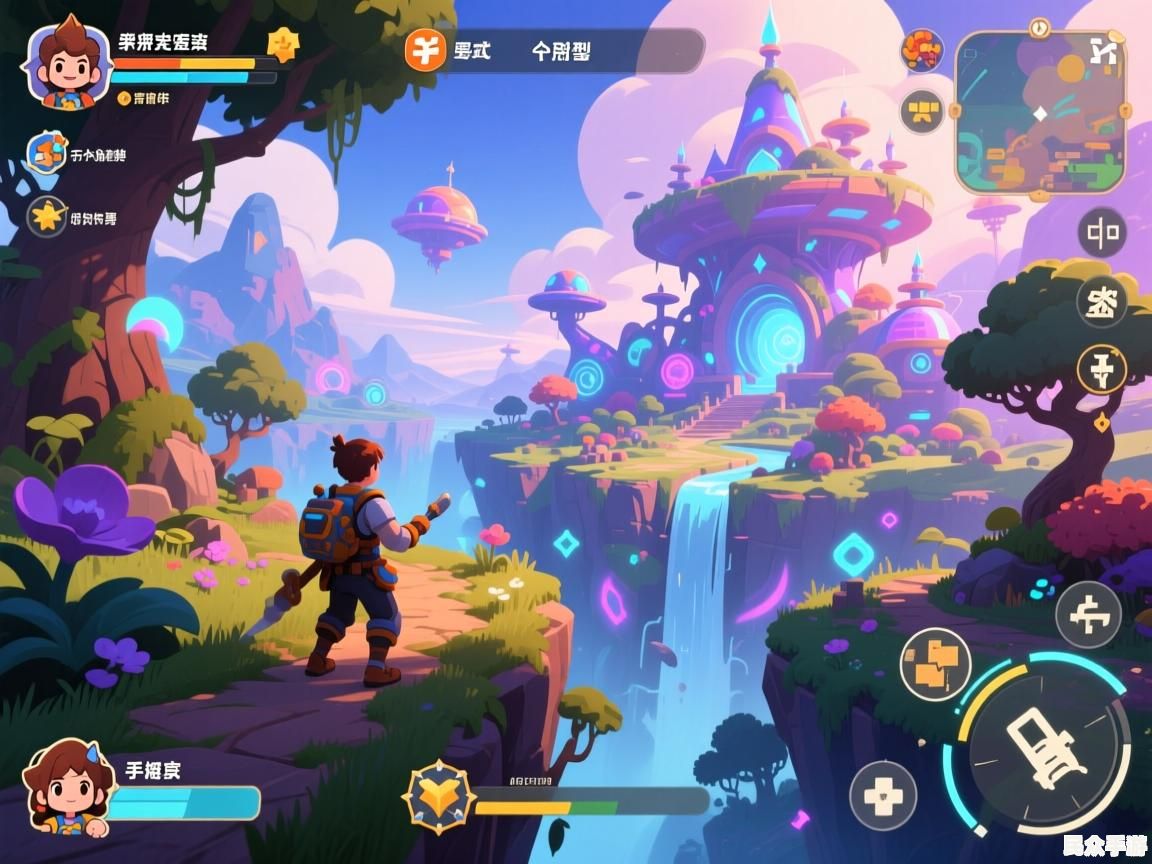
Task: Tap the gold shield emblem at bottom center
Action: click(438, 797)
